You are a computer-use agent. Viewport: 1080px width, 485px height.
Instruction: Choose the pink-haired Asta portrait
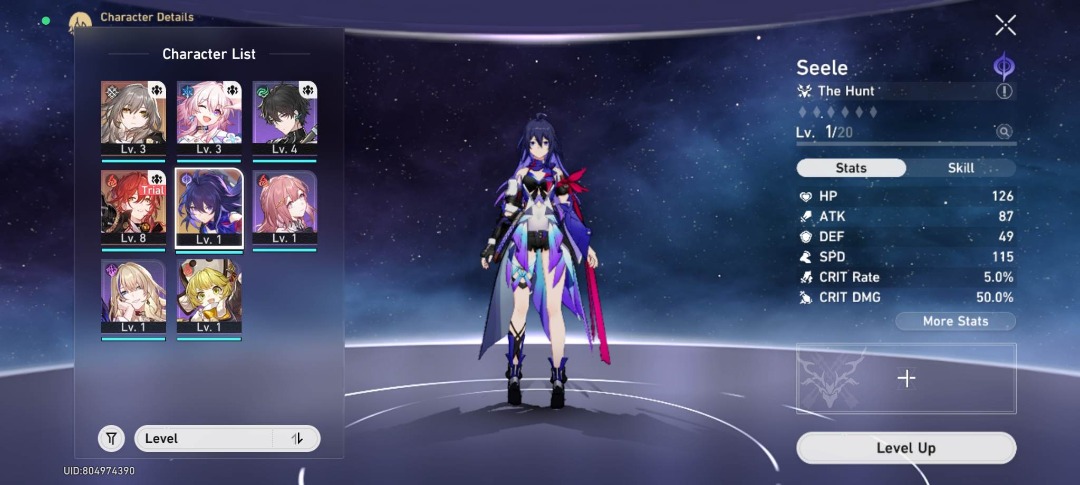point(284,207)
